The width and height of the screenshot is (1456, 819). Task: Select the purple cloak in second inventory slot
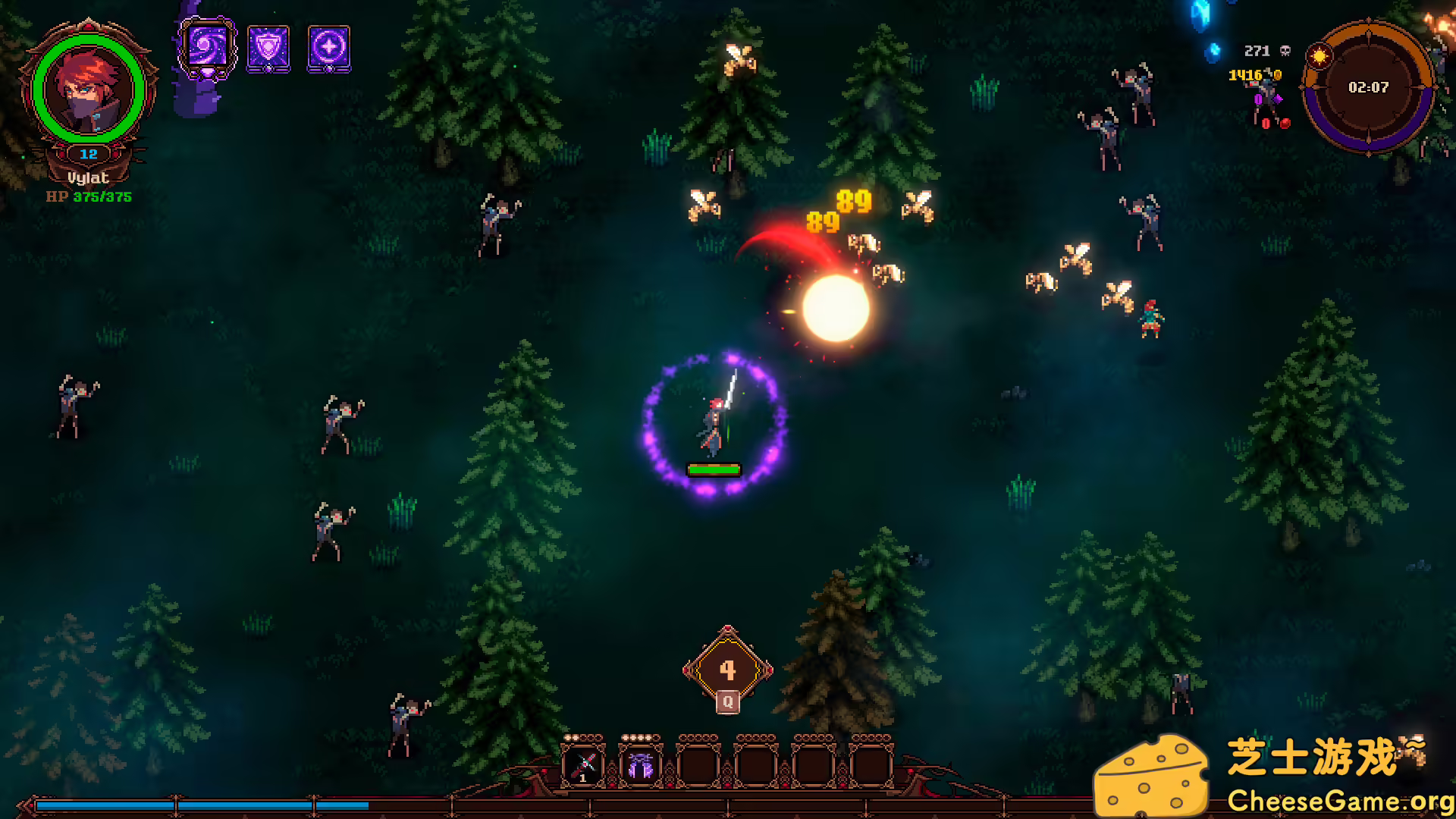click(641, 764)
